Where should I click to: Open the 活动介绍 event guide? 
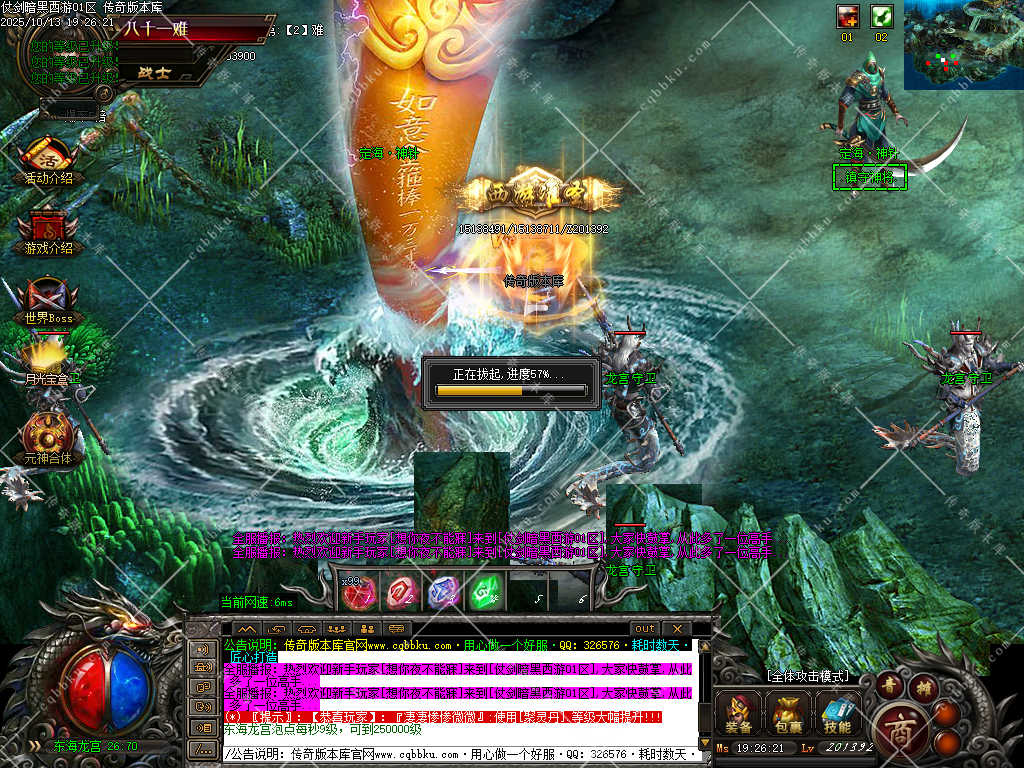pos(48,160)
